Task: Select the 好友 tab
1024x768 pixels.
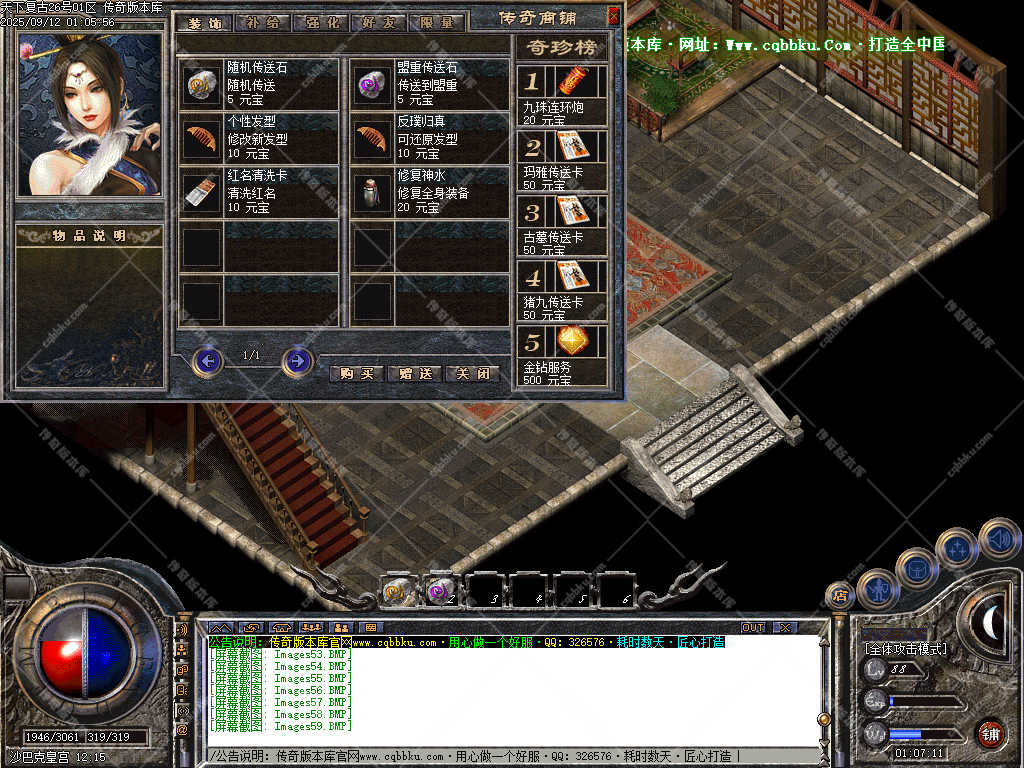Action: (379, 22)
